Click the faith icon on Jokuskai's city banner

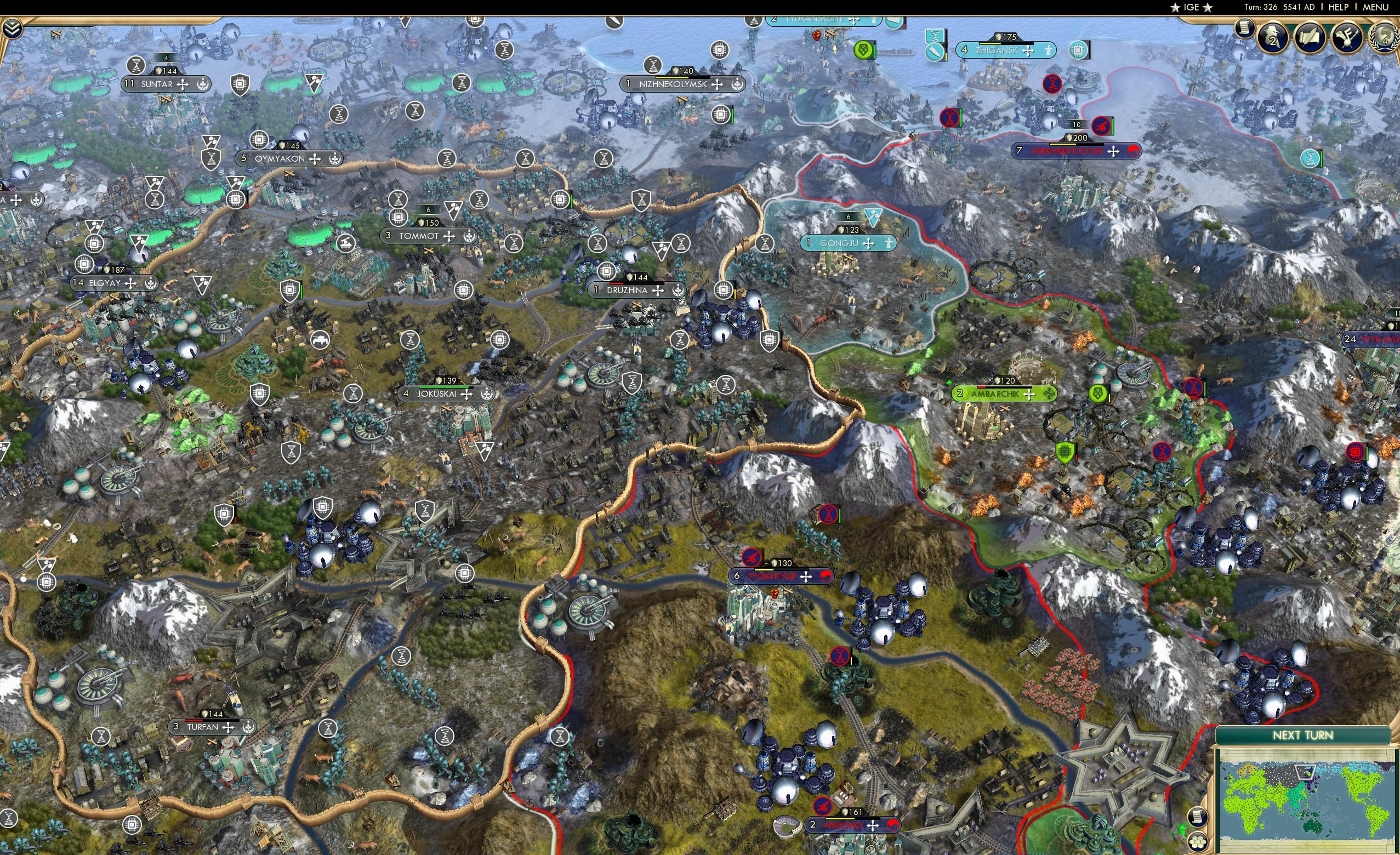[487, 395]
